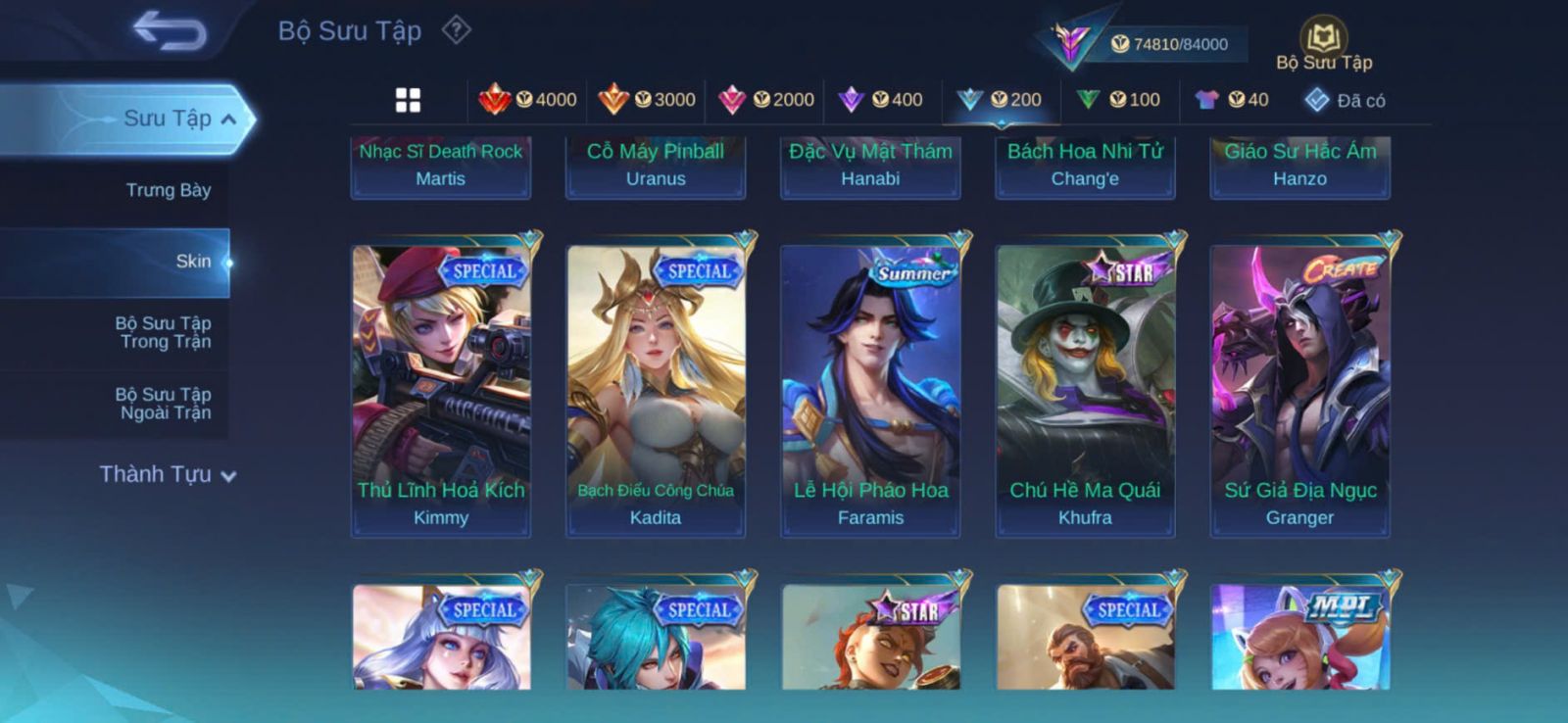Go back using the return arrow
The height and width of the screenshot is (723, 1568).
pyautogui.click(x=170, y=30)
